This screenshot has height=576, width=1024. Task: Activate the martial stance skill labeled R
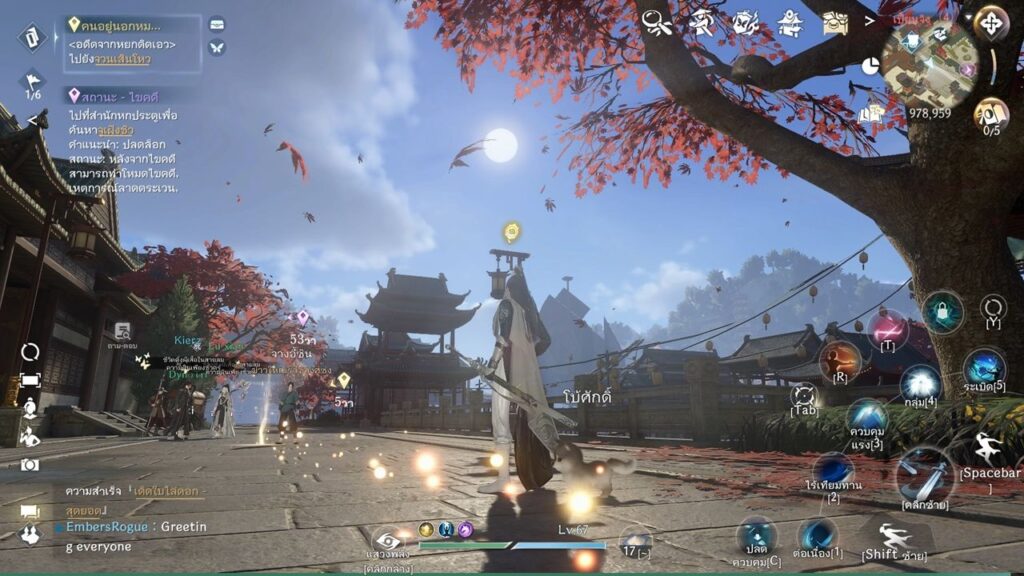point(840,360)
